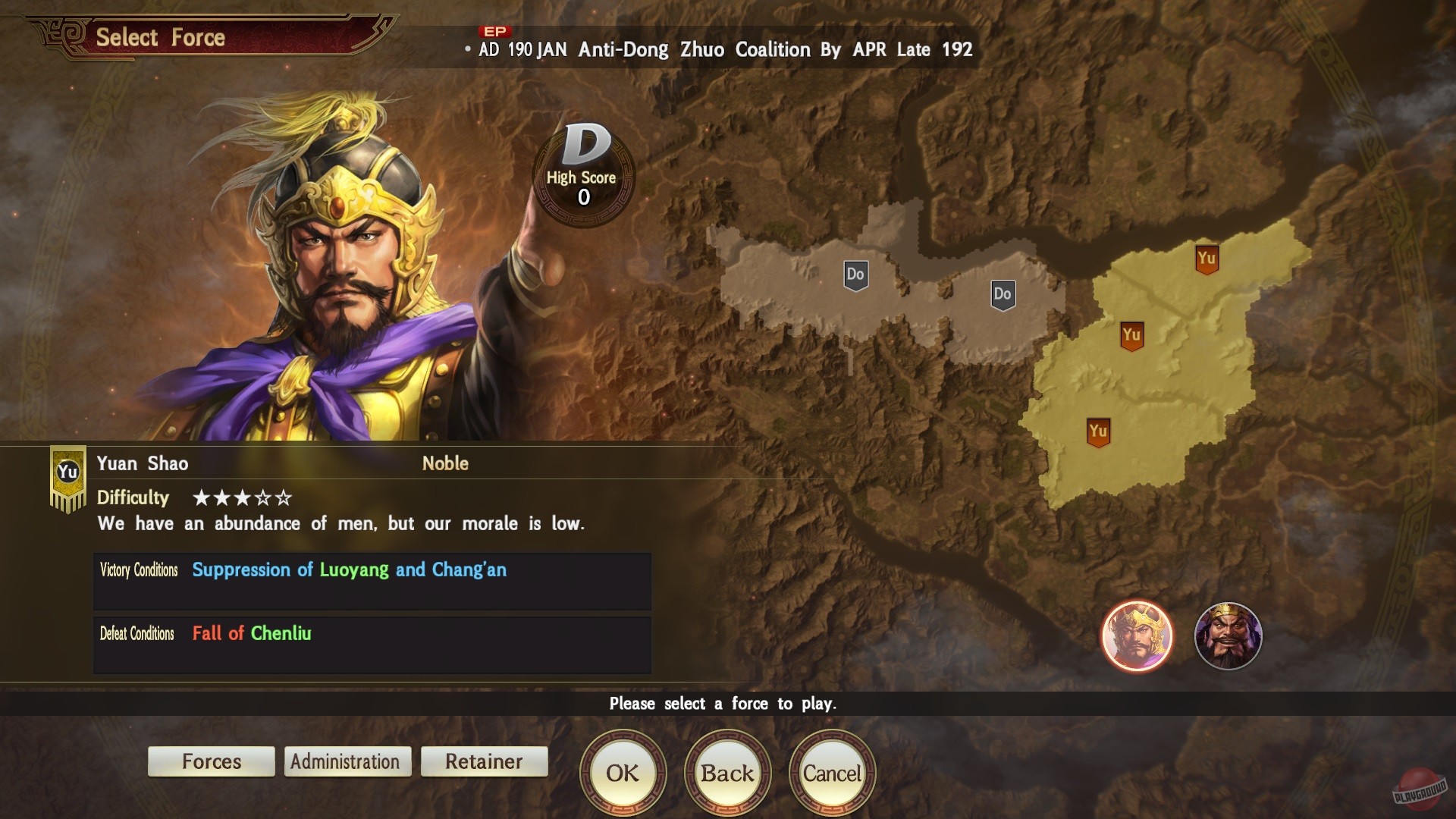Open the Retainer panel

pos(484,761)
